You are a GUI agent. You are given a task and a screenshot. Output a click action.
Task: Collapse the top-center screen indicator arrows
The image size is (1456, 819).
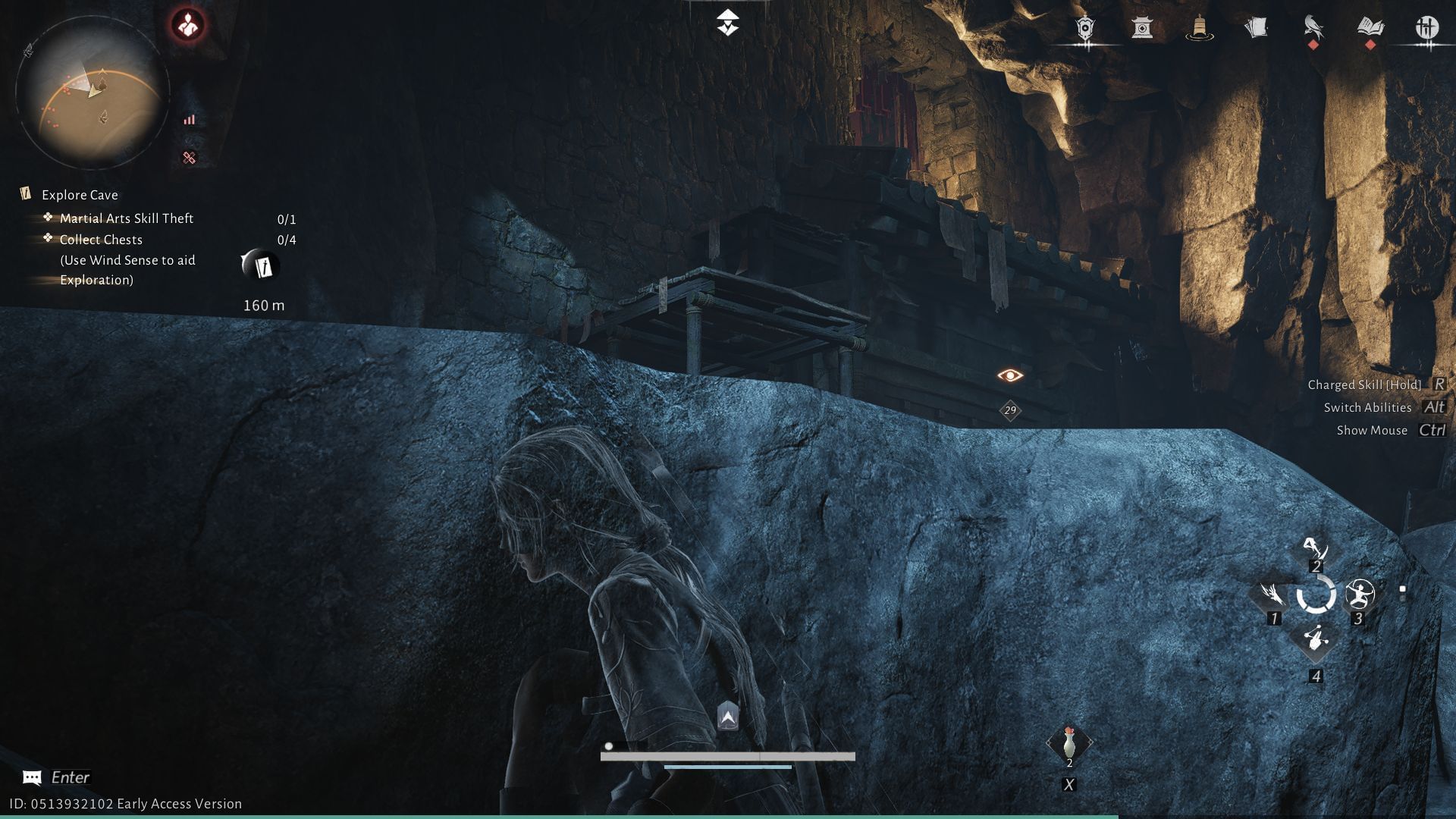(727, 23)
